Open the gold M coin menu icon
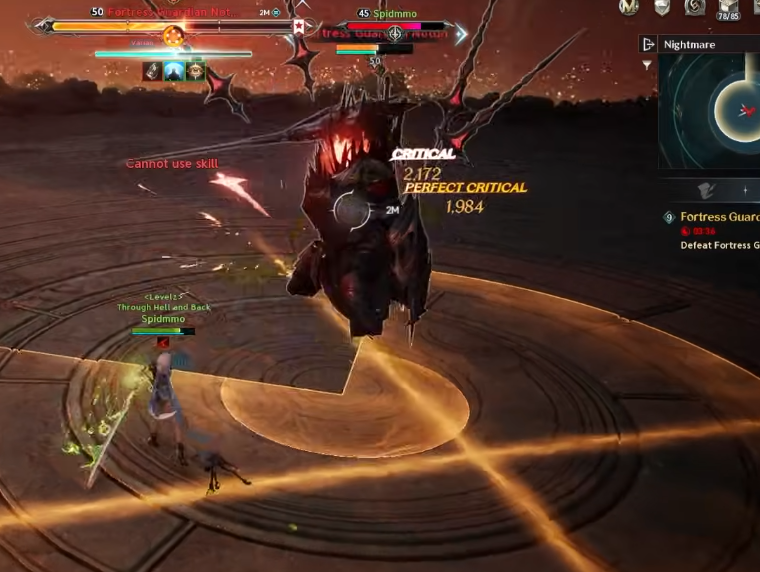The height and width of the screenshot is (572, 760). [x=629, y=7]
